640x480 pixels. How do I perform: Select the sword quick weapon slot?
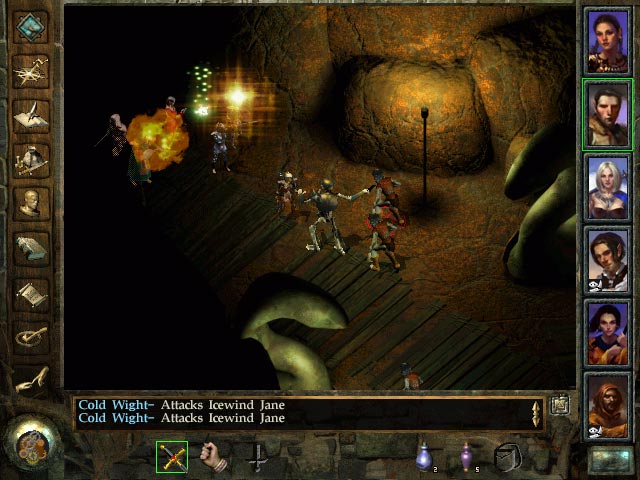click(x=257, y=456)
